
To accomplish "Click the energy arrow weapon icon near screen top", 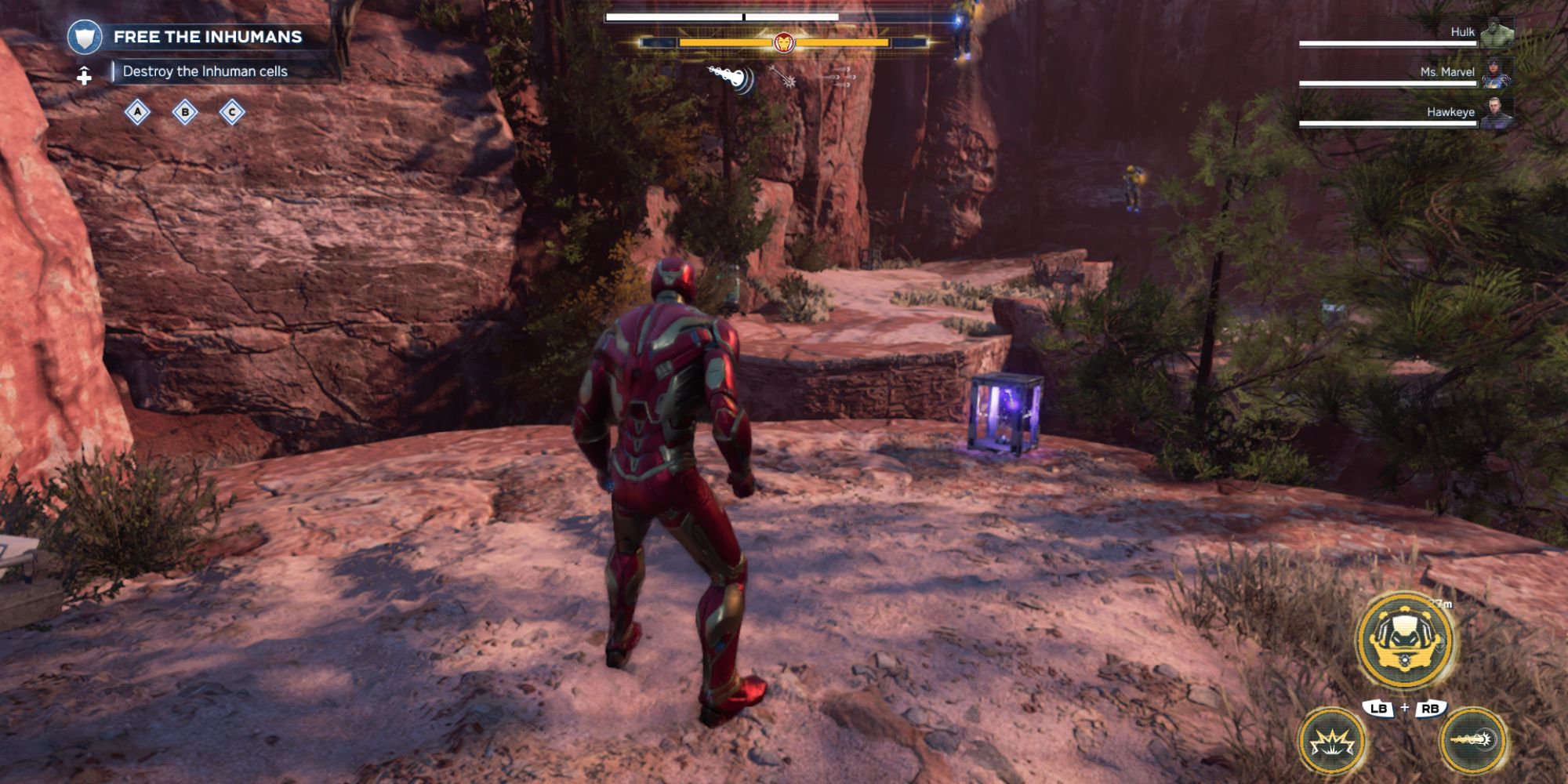I will 781,78.
